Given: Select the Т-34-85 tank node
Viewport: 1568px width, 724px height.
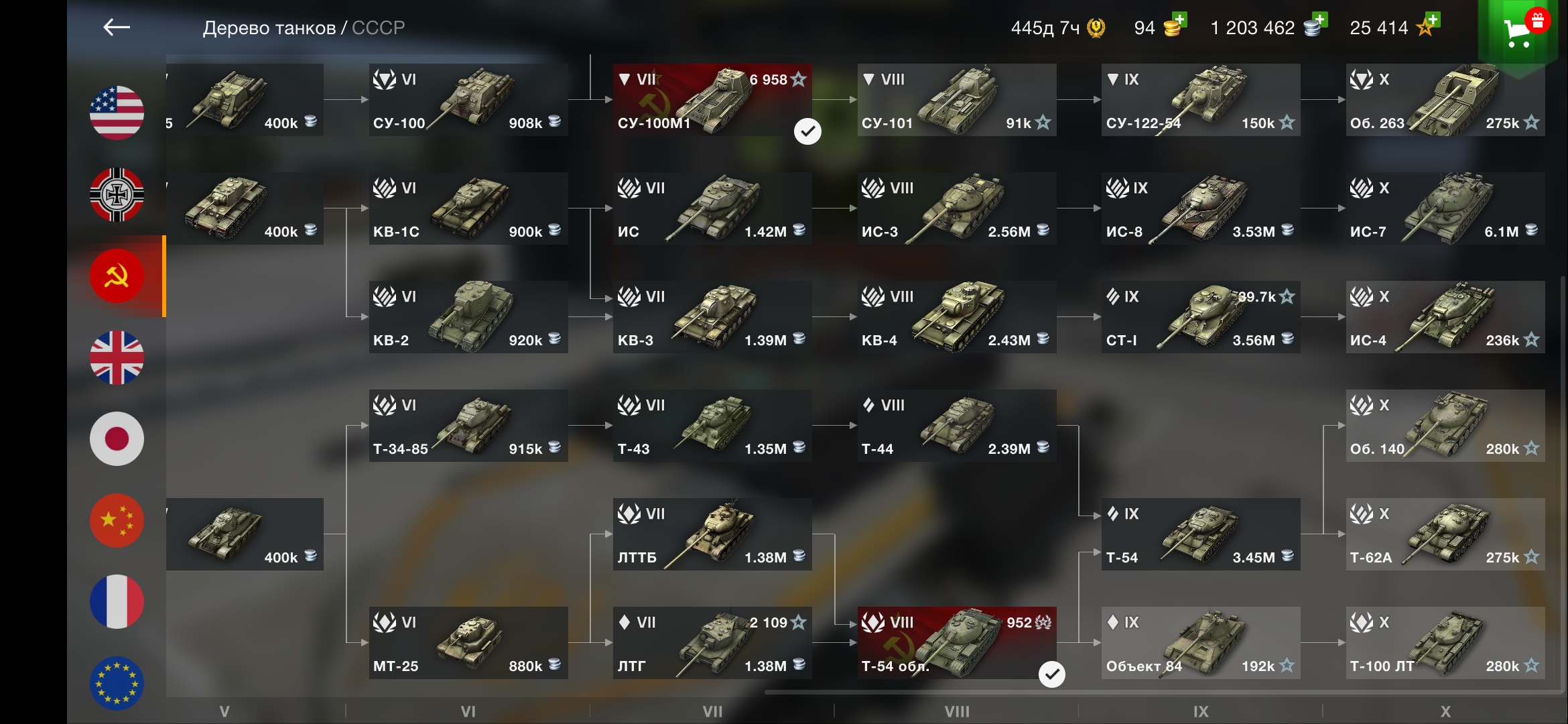Looking at the screenshot, I should (468, 426).
